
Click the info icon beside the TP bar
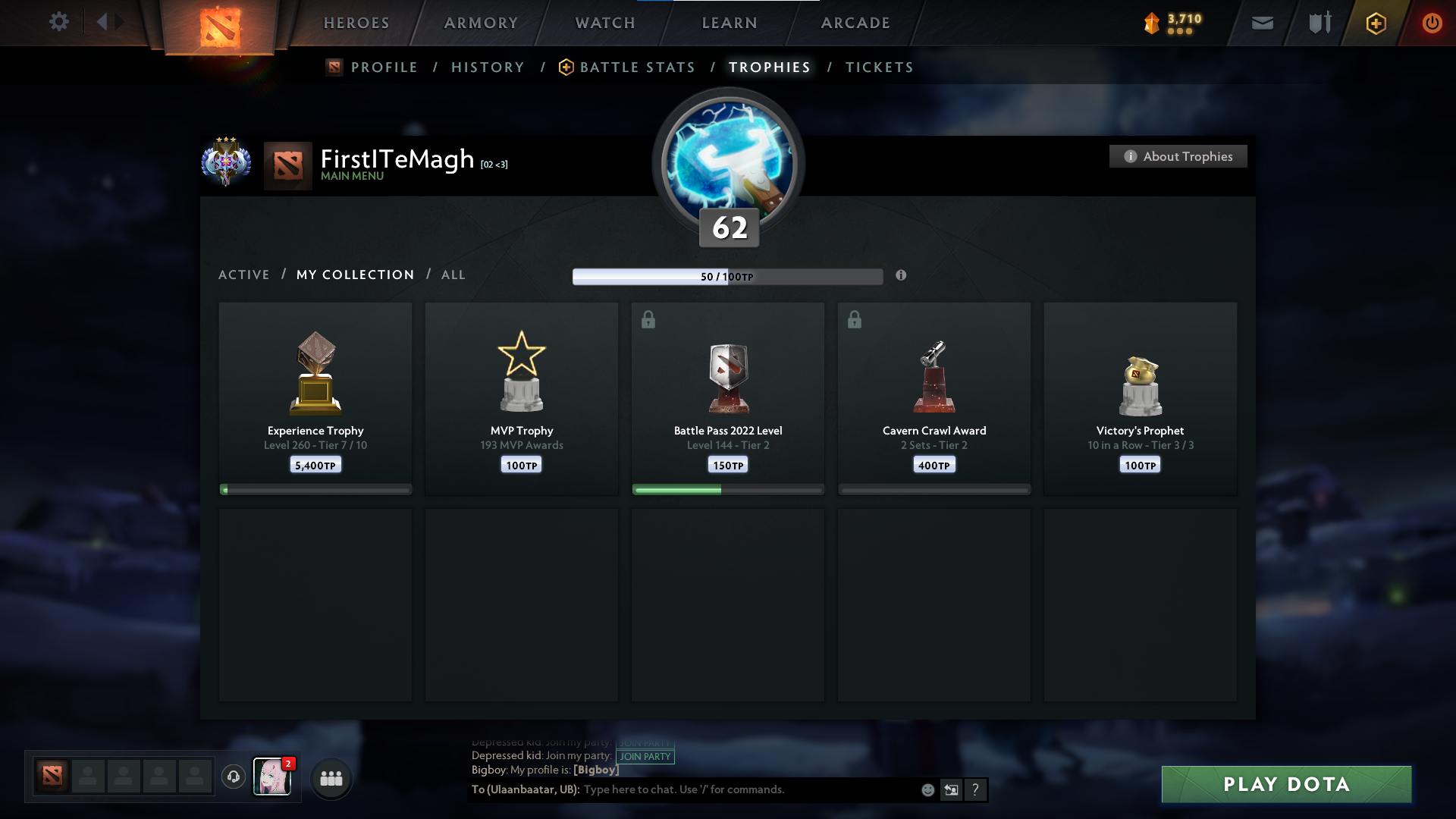pos(902,276)
